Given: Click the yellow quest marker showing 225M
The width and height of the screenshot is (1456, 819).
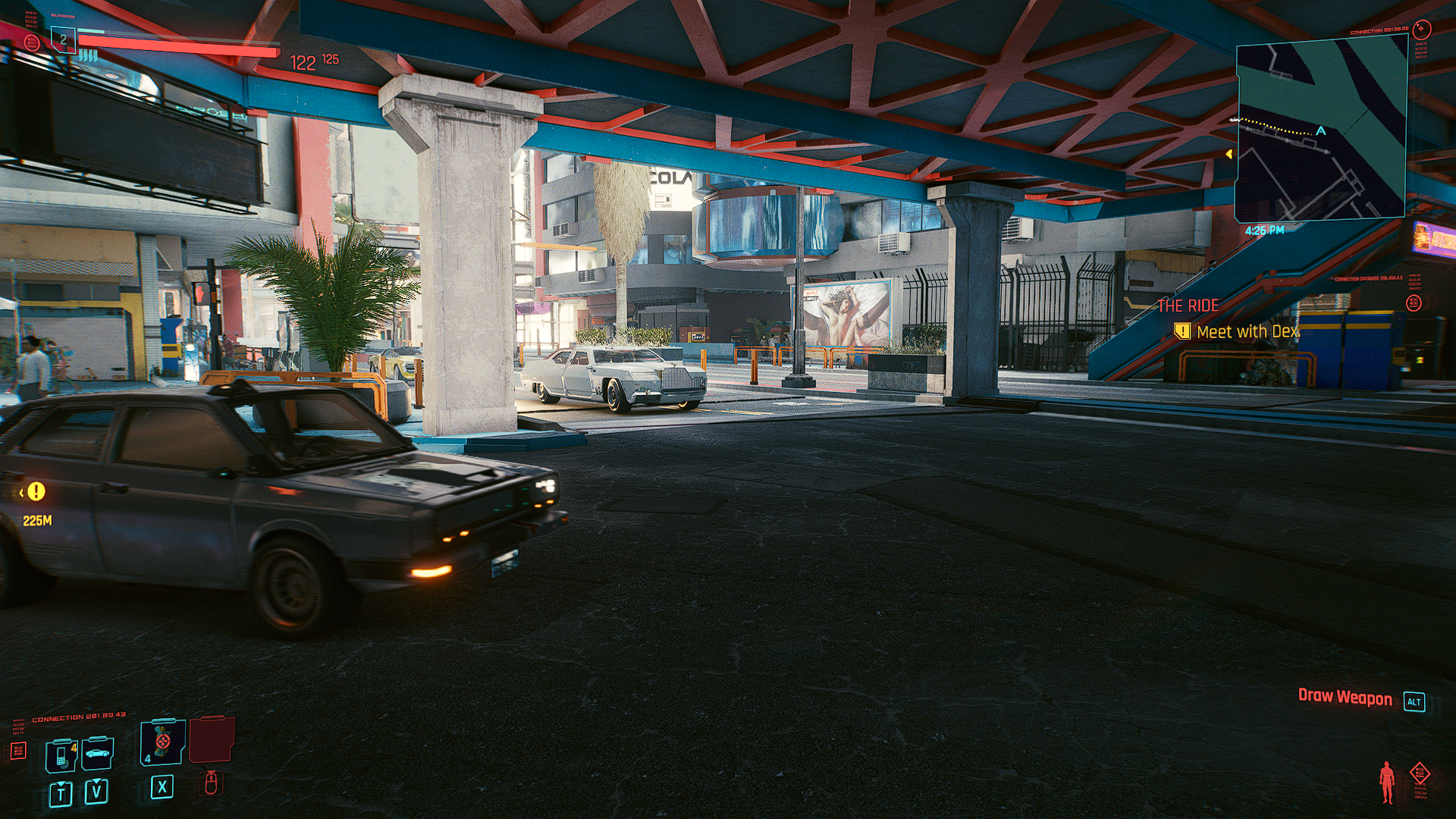Looking at the screenshot, I should tap(36, 492).
